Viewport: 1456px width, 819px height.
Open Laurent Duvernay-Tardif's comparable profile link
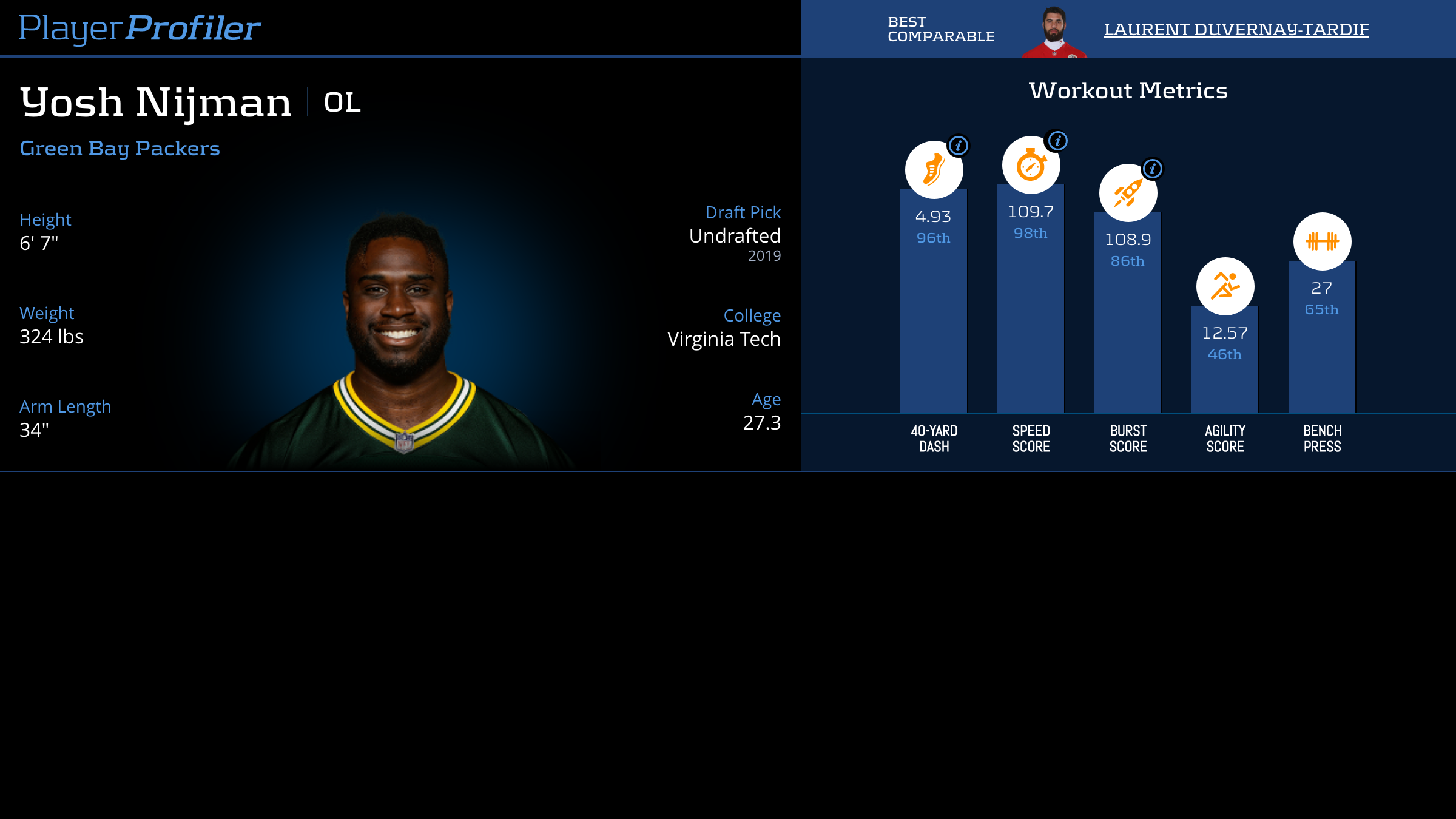tap(1236, 30)
